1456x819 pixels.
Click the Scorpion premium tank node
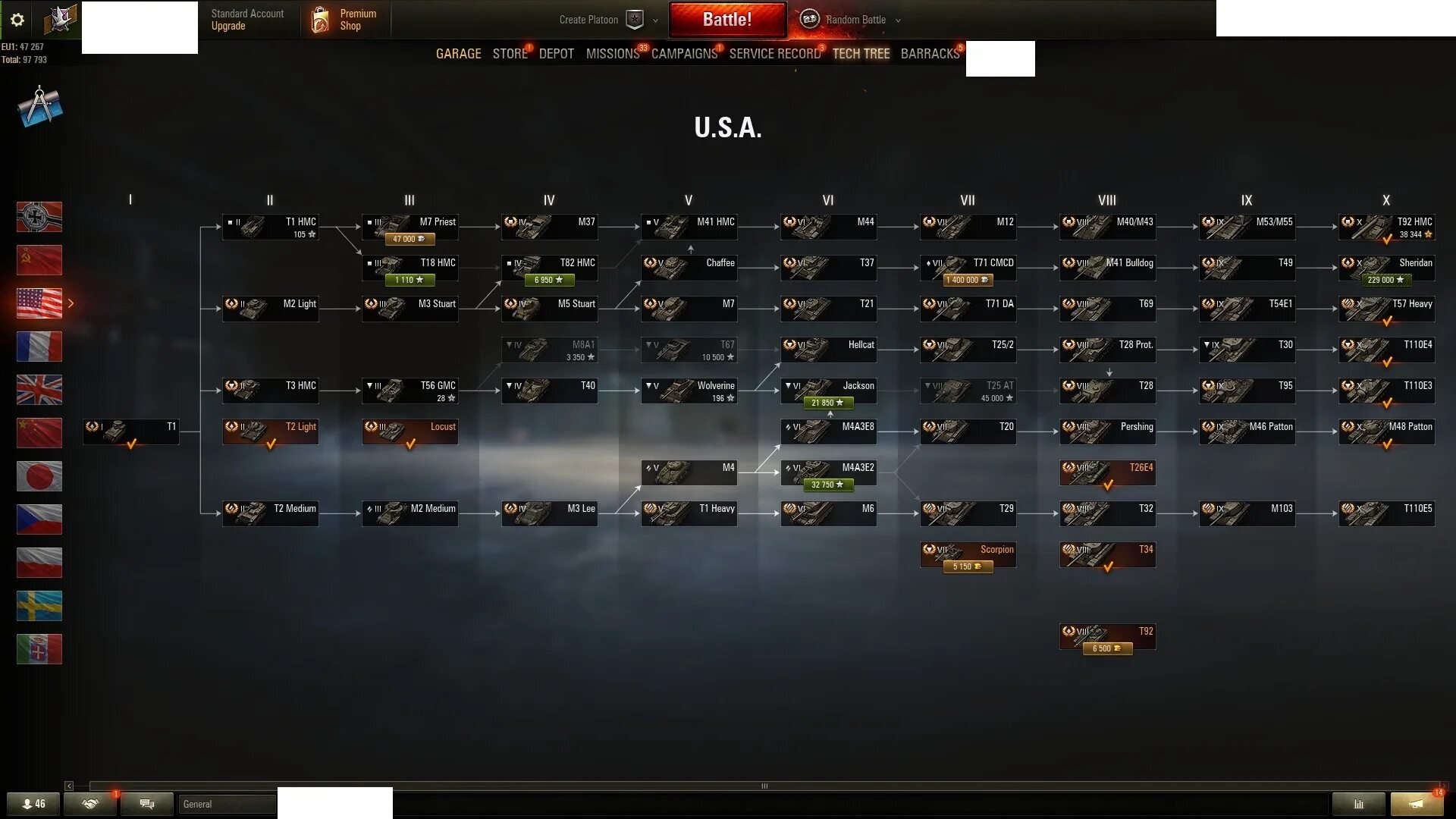968,554
